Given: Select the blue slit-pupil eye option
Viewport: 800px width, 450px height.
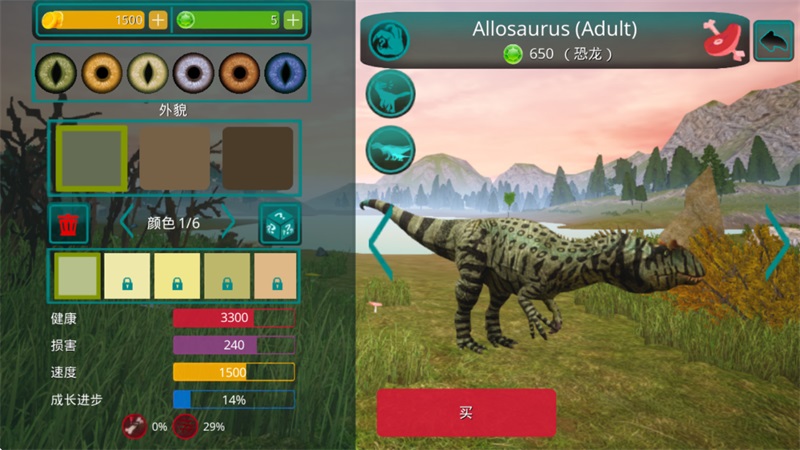Looking at the screenshot, I should [284, 72].
